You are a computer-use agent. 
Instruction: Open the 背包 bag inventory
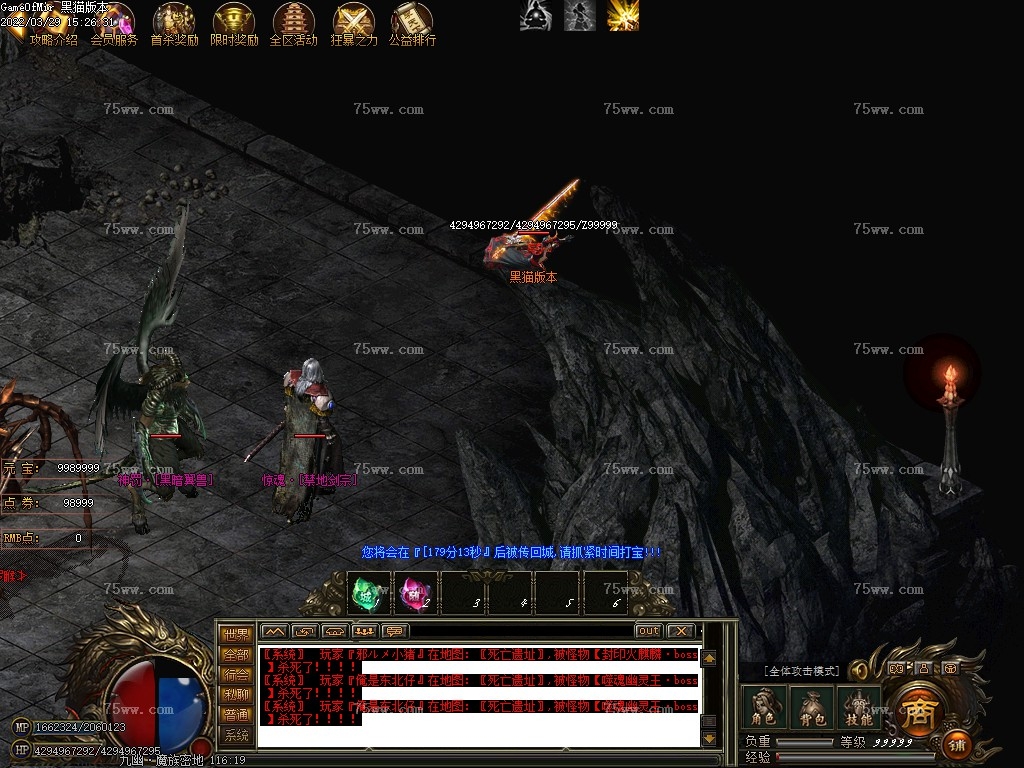pos(811,707)
